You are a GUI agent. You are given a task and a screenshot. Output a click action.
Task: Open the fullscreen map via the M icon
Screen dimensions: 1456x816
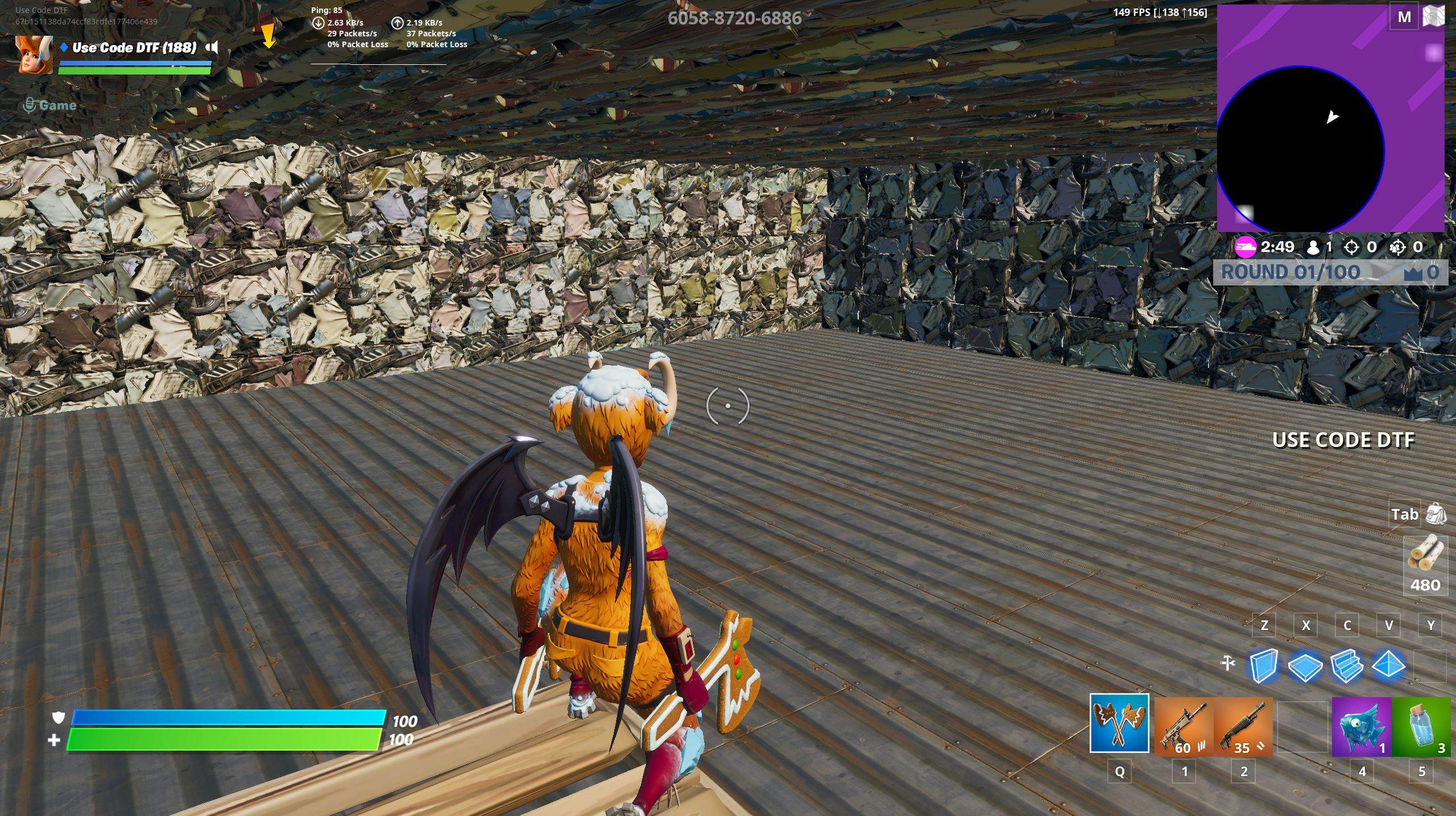tap(1405, 16)
